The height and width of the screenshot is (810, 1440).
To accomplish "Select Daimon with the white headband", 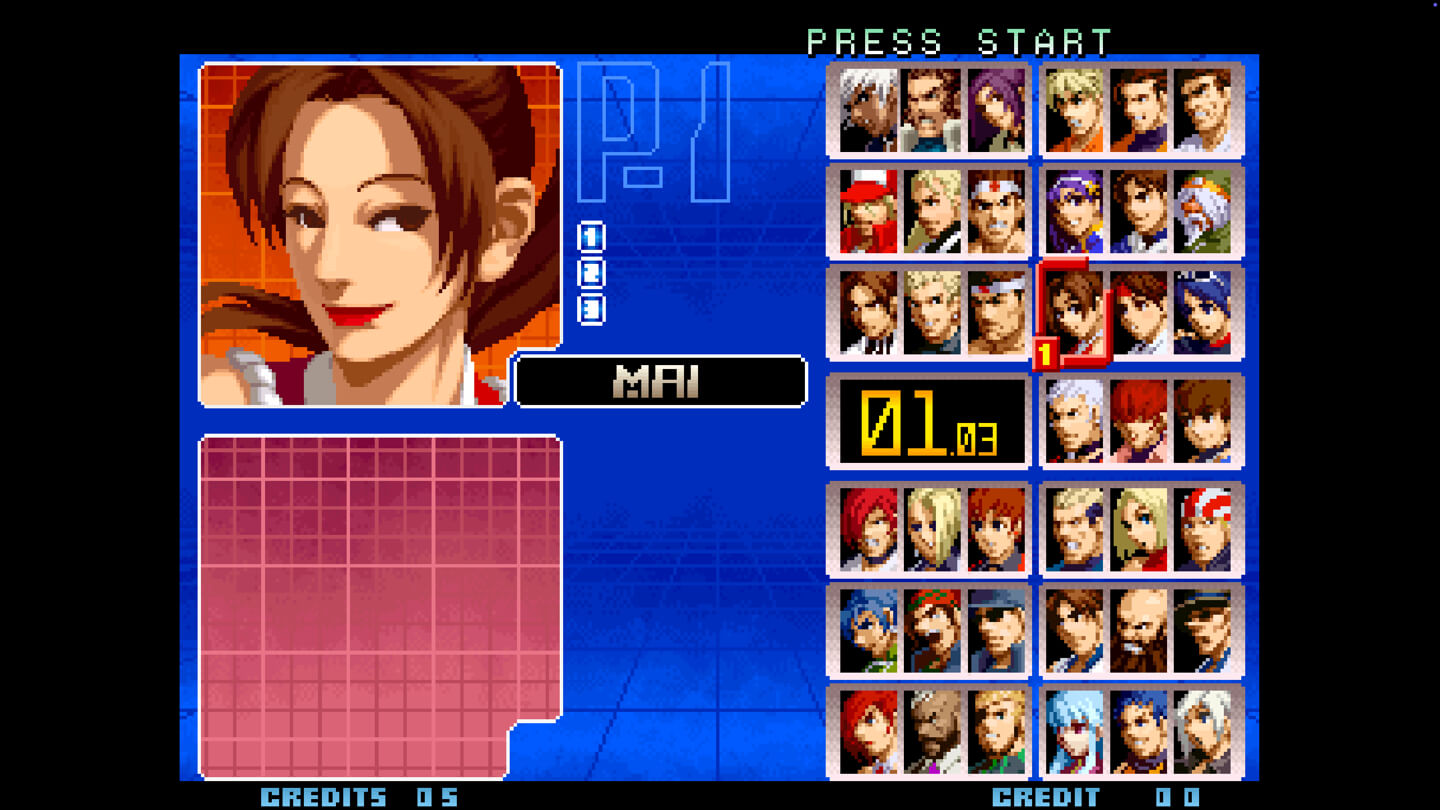I will [995, 313].
